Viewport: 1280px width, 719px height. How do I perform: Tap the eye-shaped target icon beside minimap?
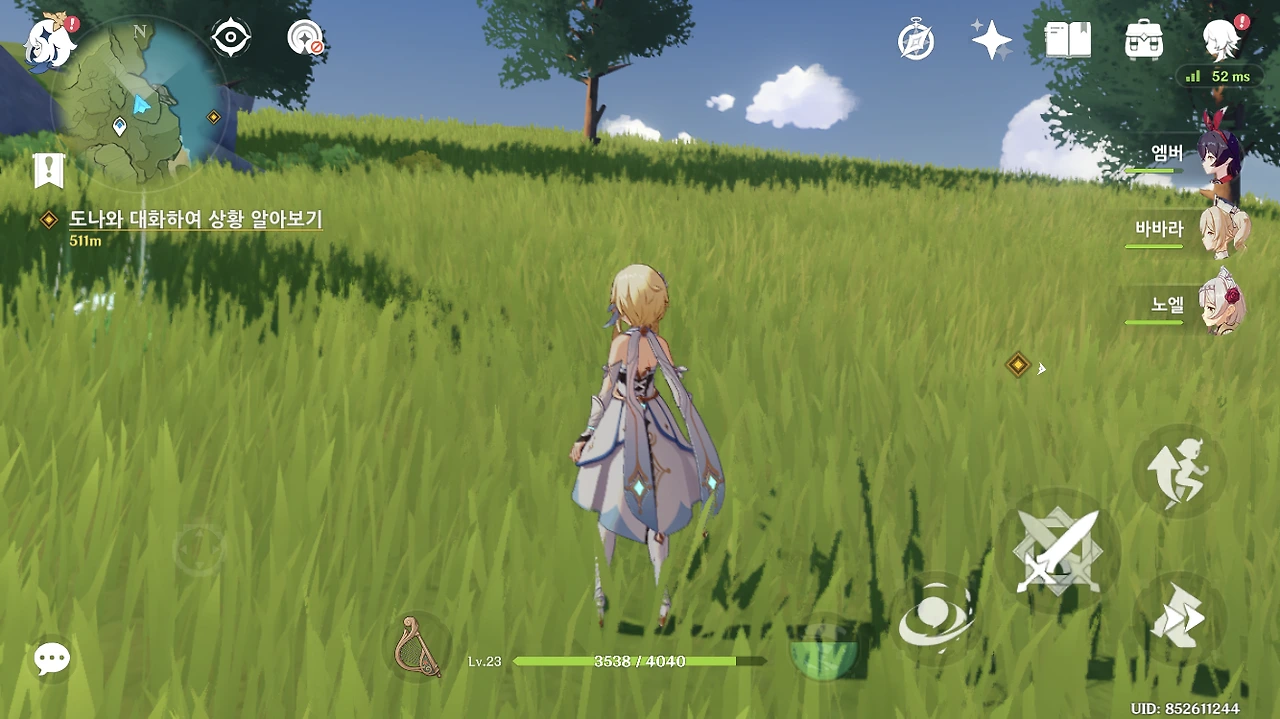(230, 39)
